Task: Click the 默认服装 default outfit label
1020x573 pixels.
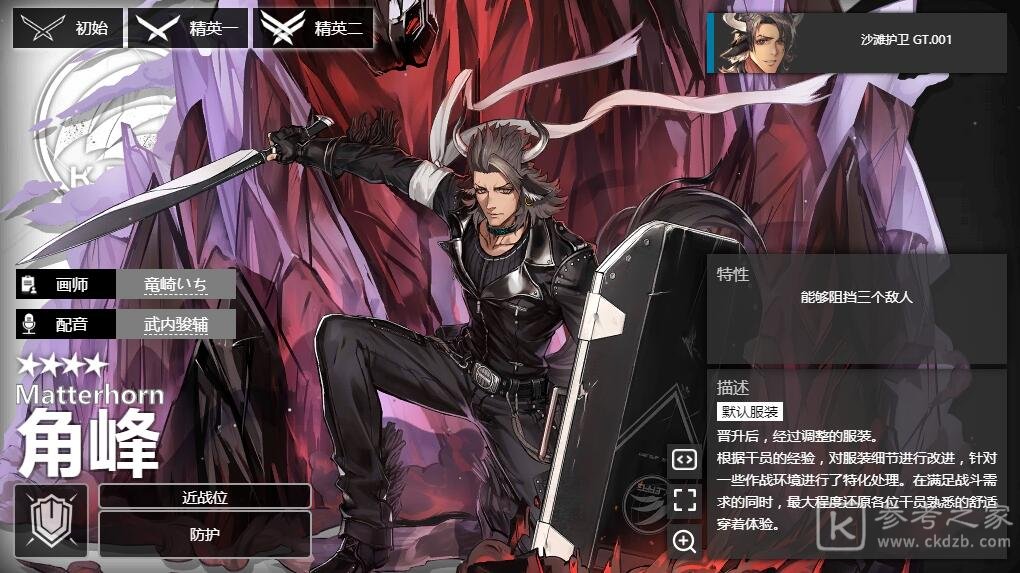Action: tap(750, 412)
